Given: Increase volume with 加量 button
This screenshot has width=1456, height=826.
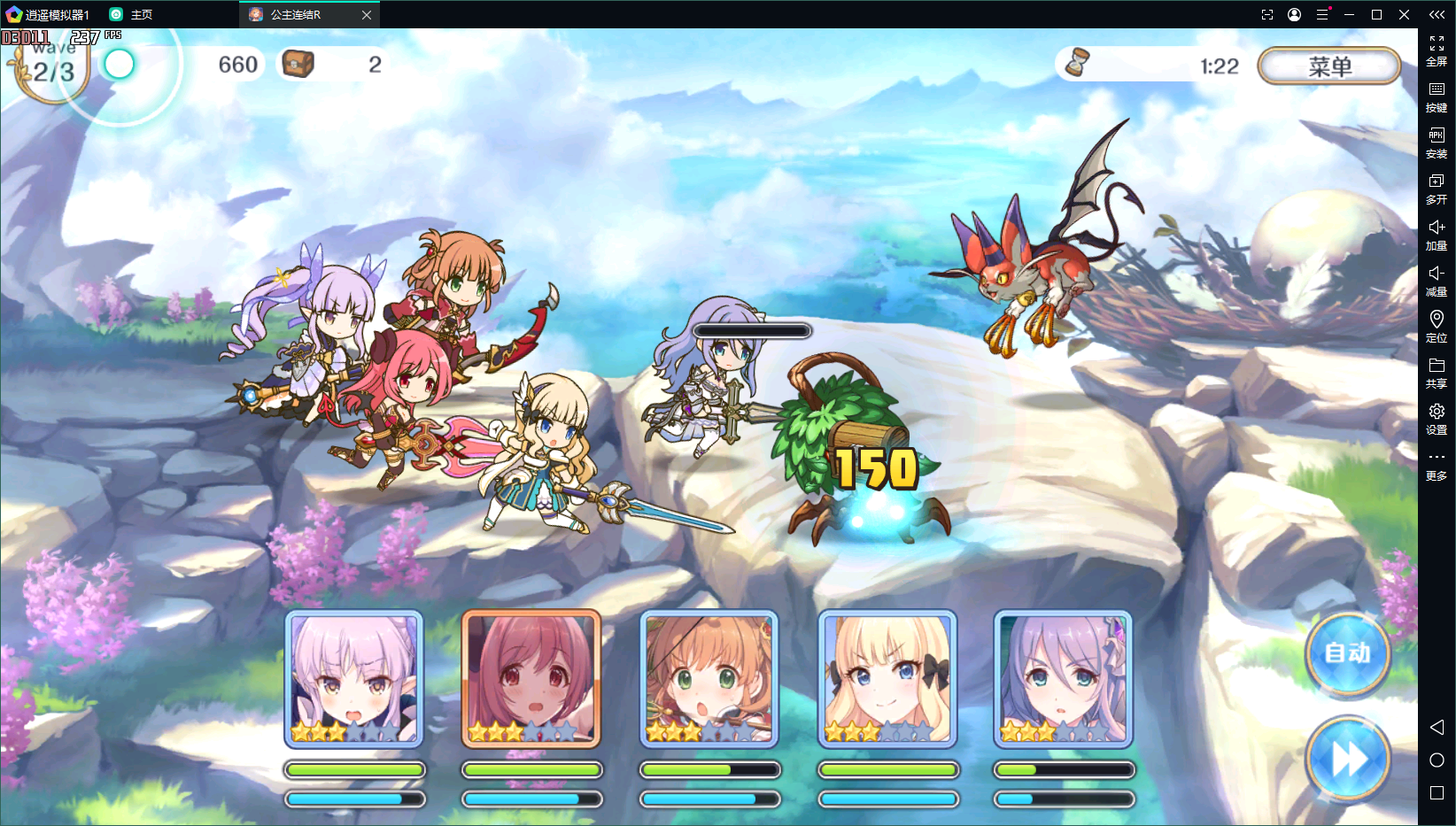Looking at the screenshot, I should click(1437, 235).
